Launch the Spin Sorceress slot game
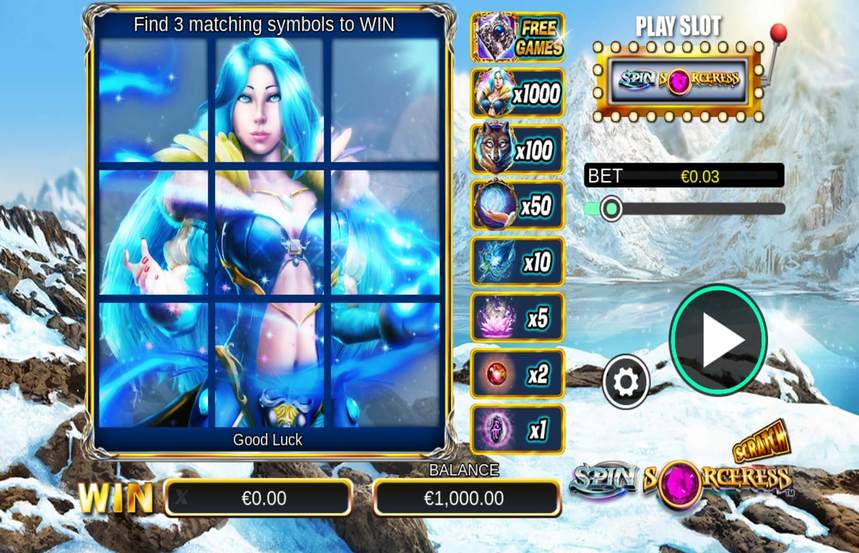The width and height of the screenshot is (859, 553). [678, 78]
